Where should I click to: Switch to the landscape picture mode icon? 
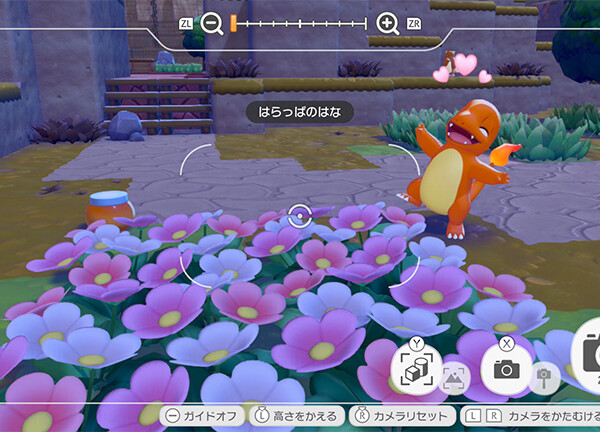[x=455, y=377]
